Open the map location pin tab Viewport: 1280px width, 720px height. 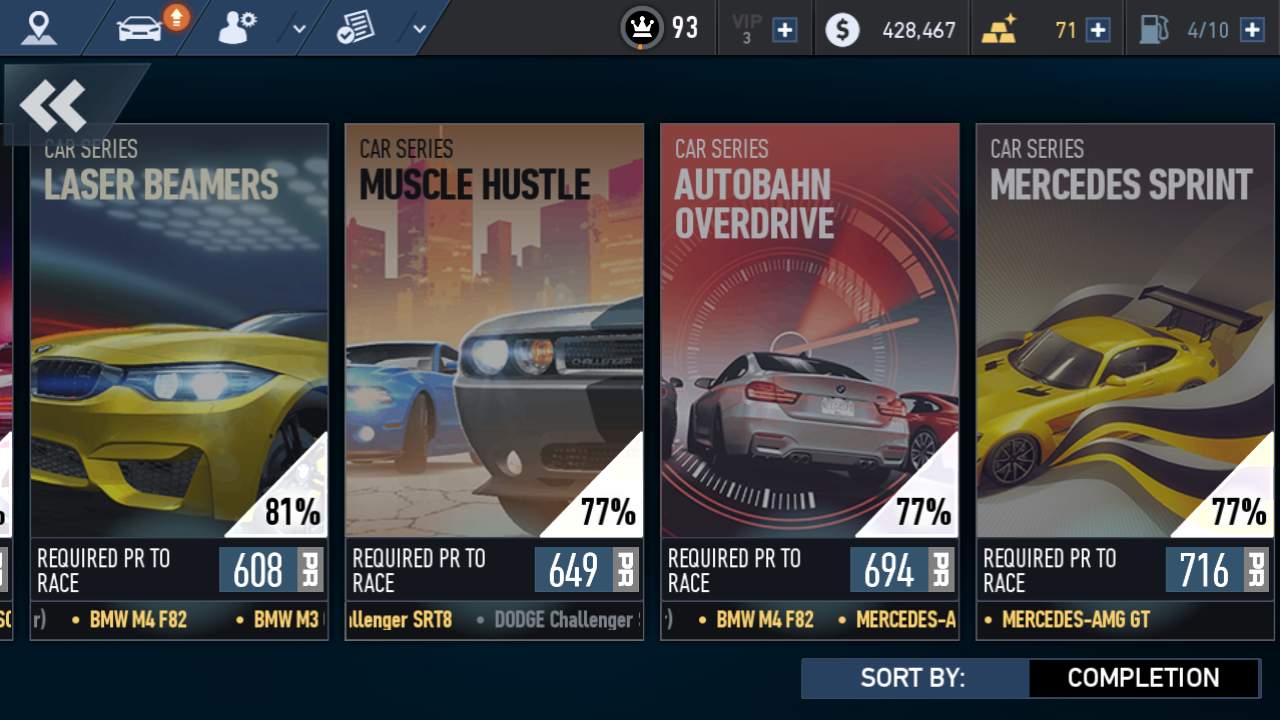click(x=39, y=27)
